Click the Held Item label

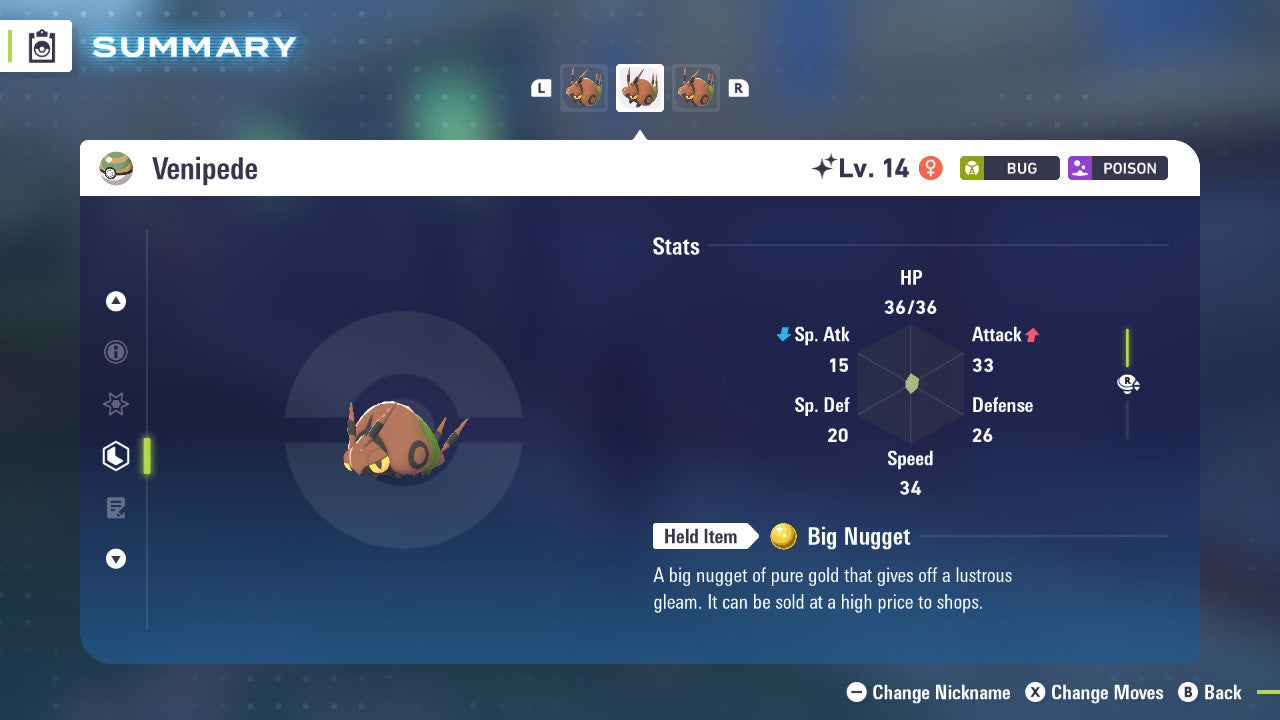[701, 537]
